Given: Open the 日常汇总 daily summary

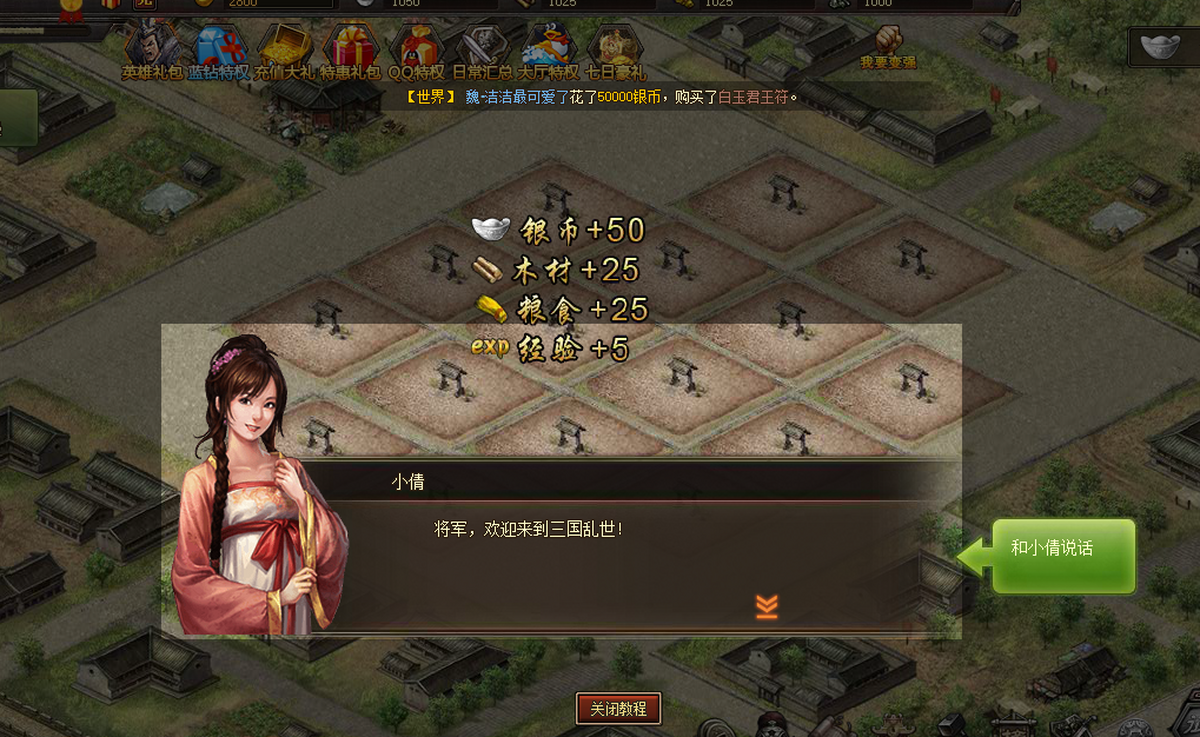Looking at the screenshot, I should pos(482,50).
